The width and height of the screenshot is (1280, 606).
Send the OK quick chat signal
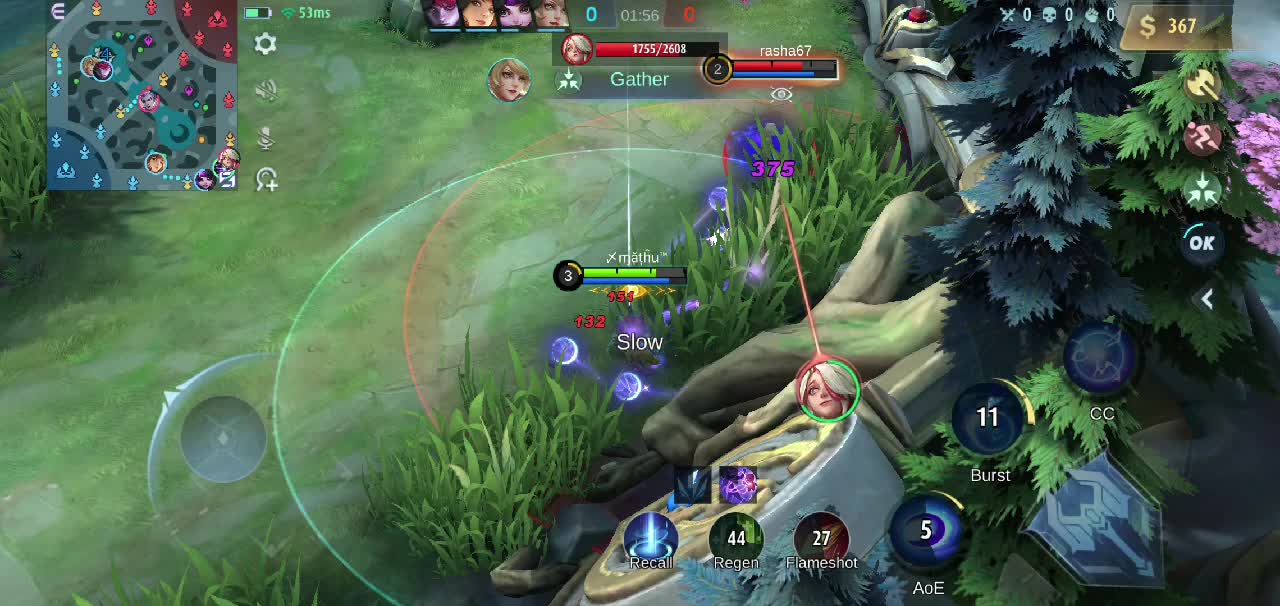point(1202,242)
